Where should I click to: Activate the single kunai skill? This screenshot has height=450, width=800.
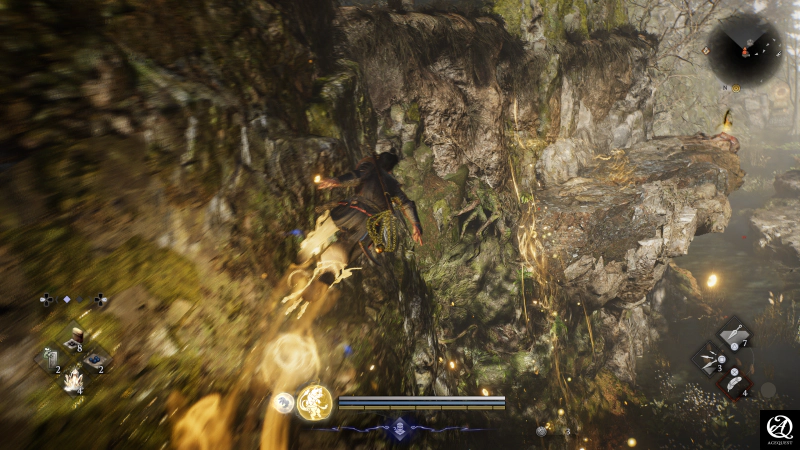[x=735, y=334]
